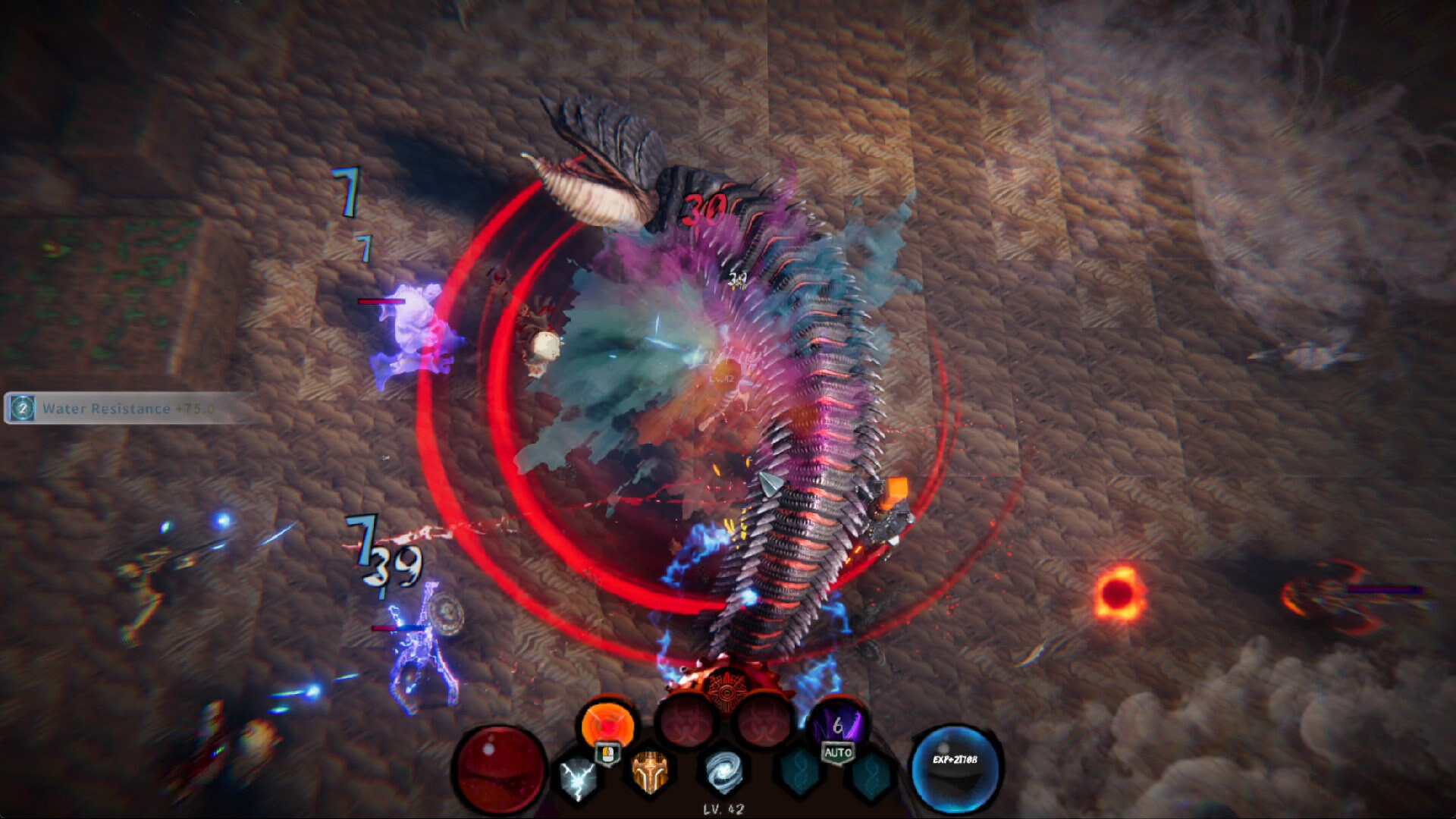Select the lightning strike skill icon
The width and height of the screenshot is (1456, 819).
(576, 780)
